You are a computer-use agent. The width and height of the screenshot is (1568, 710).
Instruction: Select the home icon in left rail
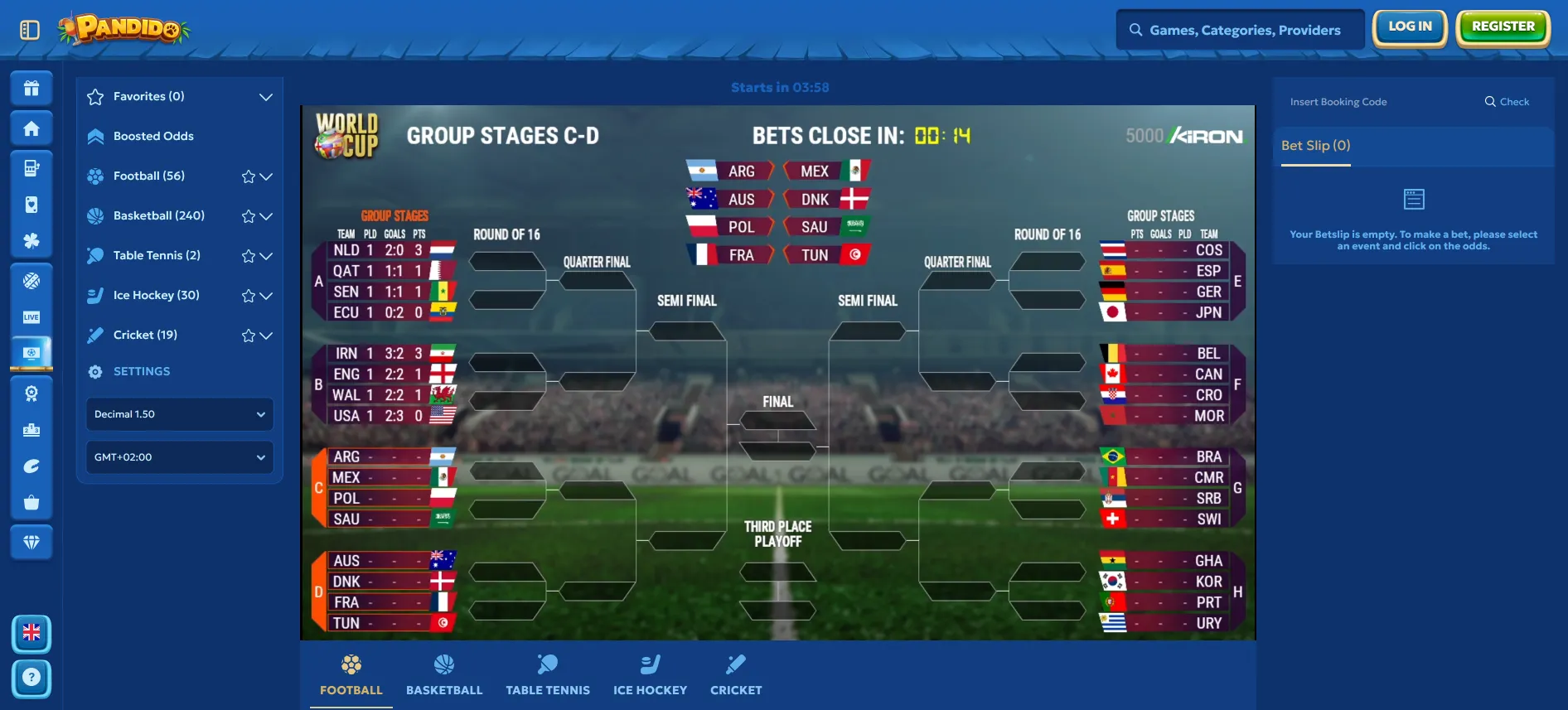tap(31, 127)
